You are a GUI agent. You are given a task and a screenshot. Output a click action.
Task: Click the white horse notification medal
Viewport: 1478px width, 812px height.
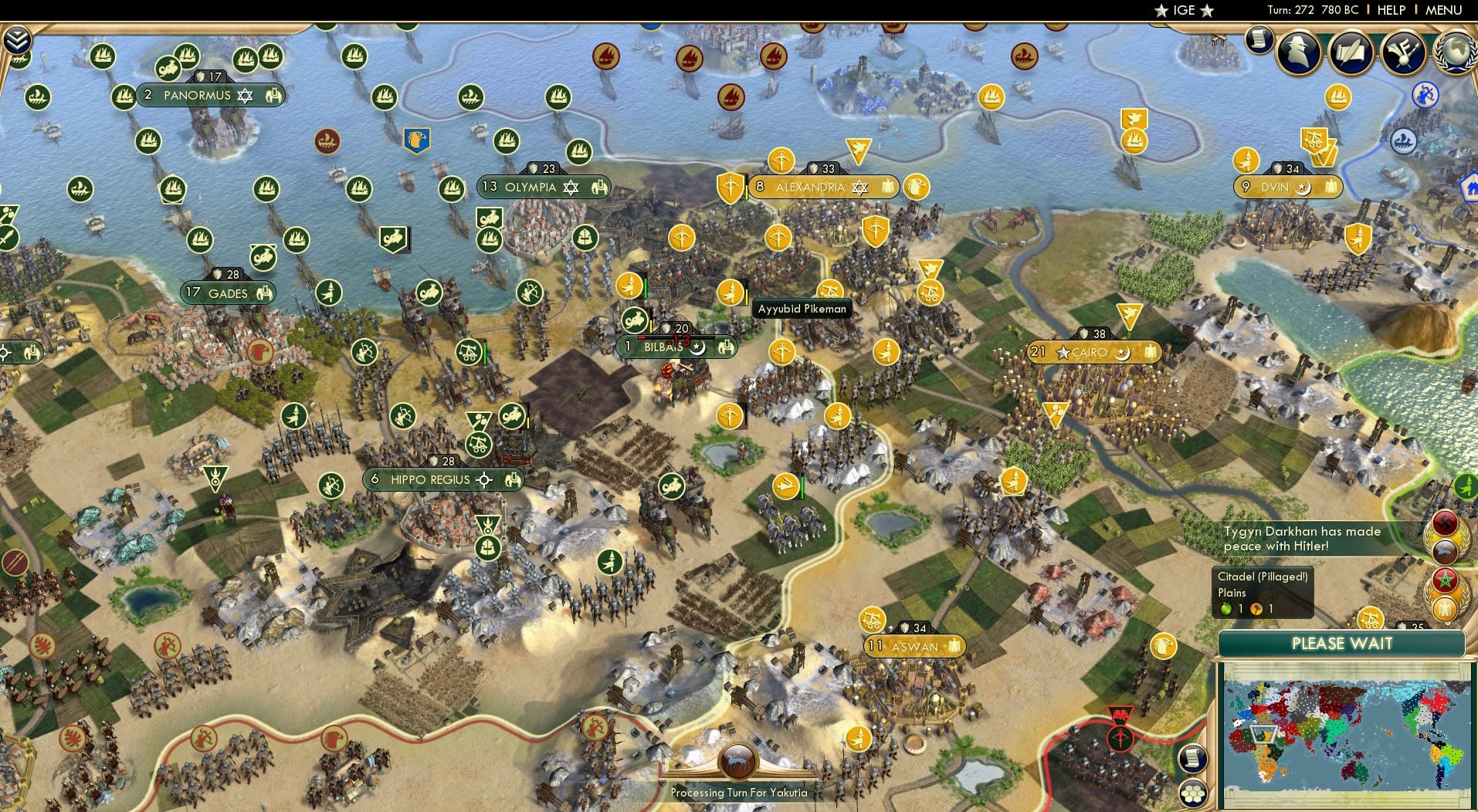pos(1445,551)
